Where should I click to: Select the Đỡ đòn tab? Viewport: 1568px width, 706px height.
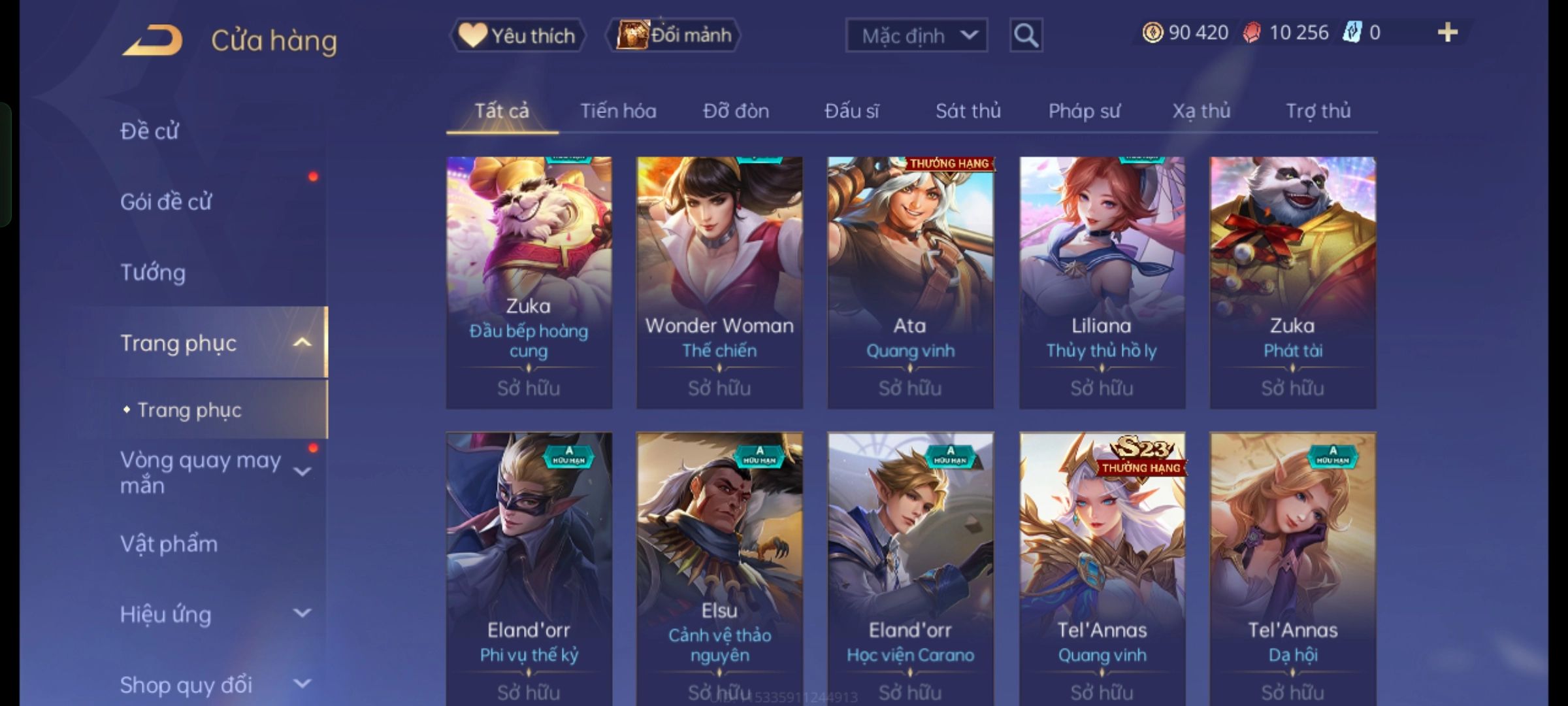[x=736, y=111]
